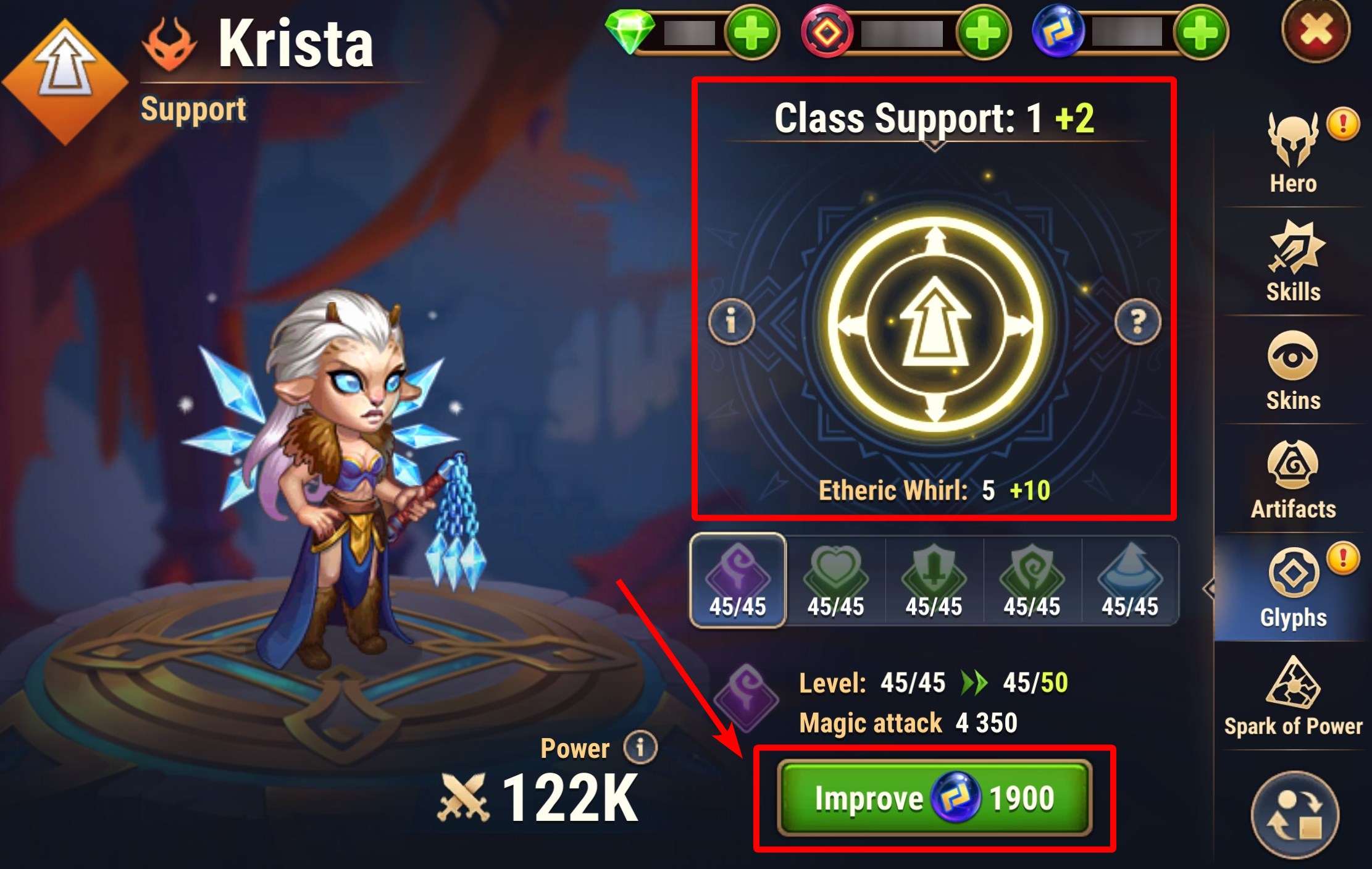Screen dimensions: 1372x869
Task: Select the purple magic attack glyph
Action: (737, 581)
